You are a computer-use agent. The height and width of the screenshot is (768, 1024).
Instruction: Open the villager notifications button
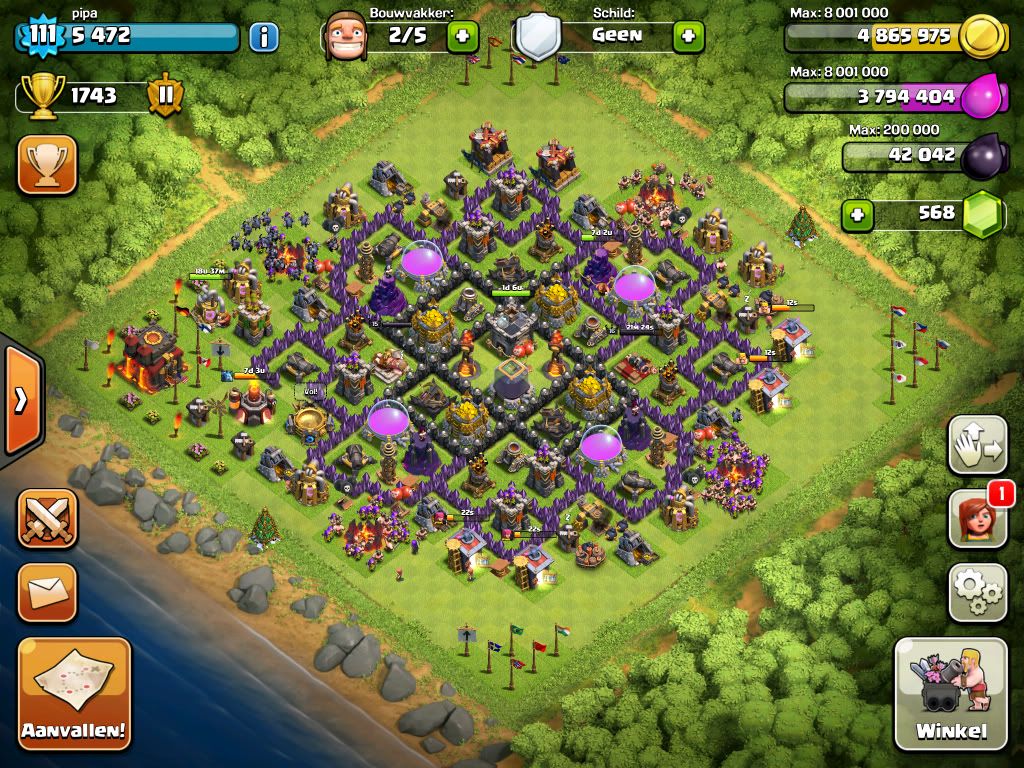pos(977,520)
